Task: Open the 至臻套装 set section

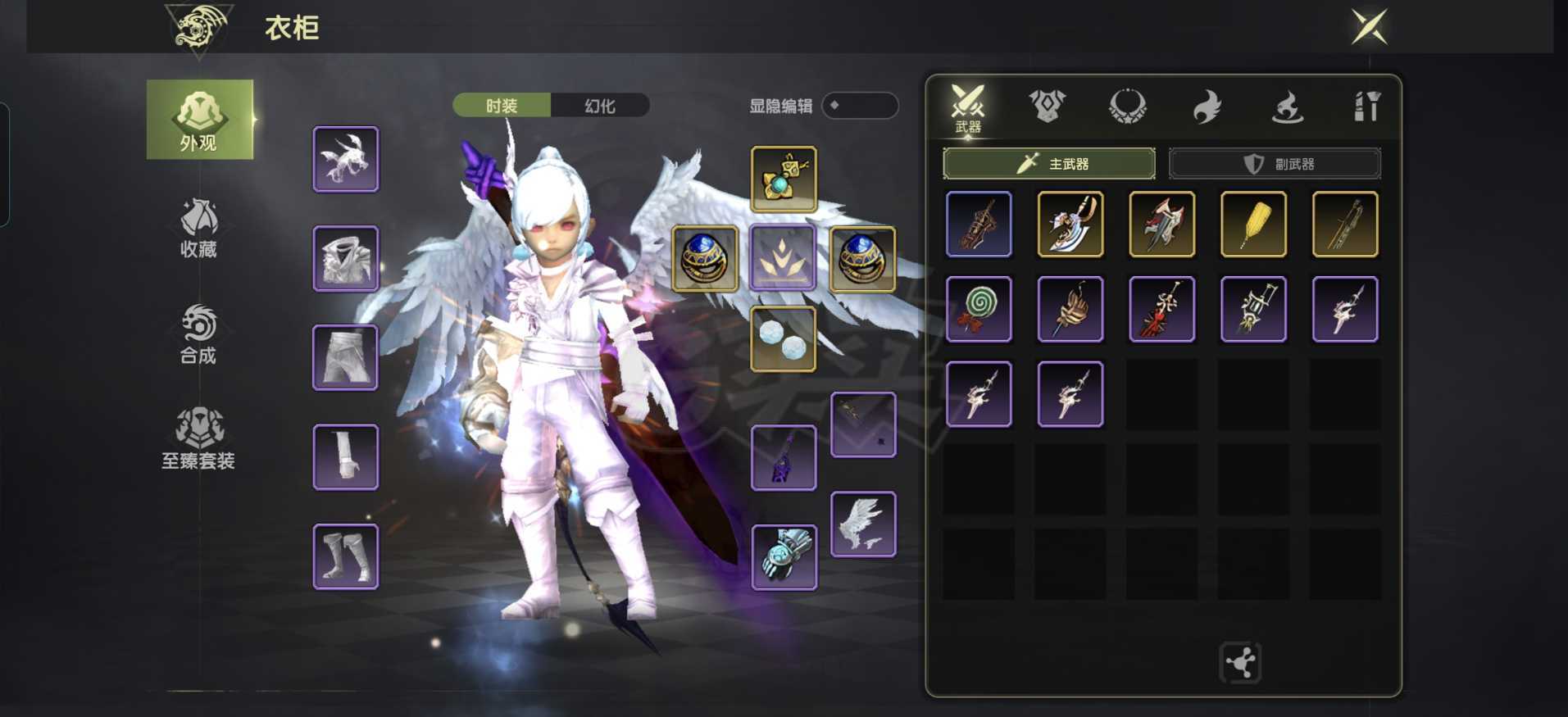Action: tap(198, 439)
